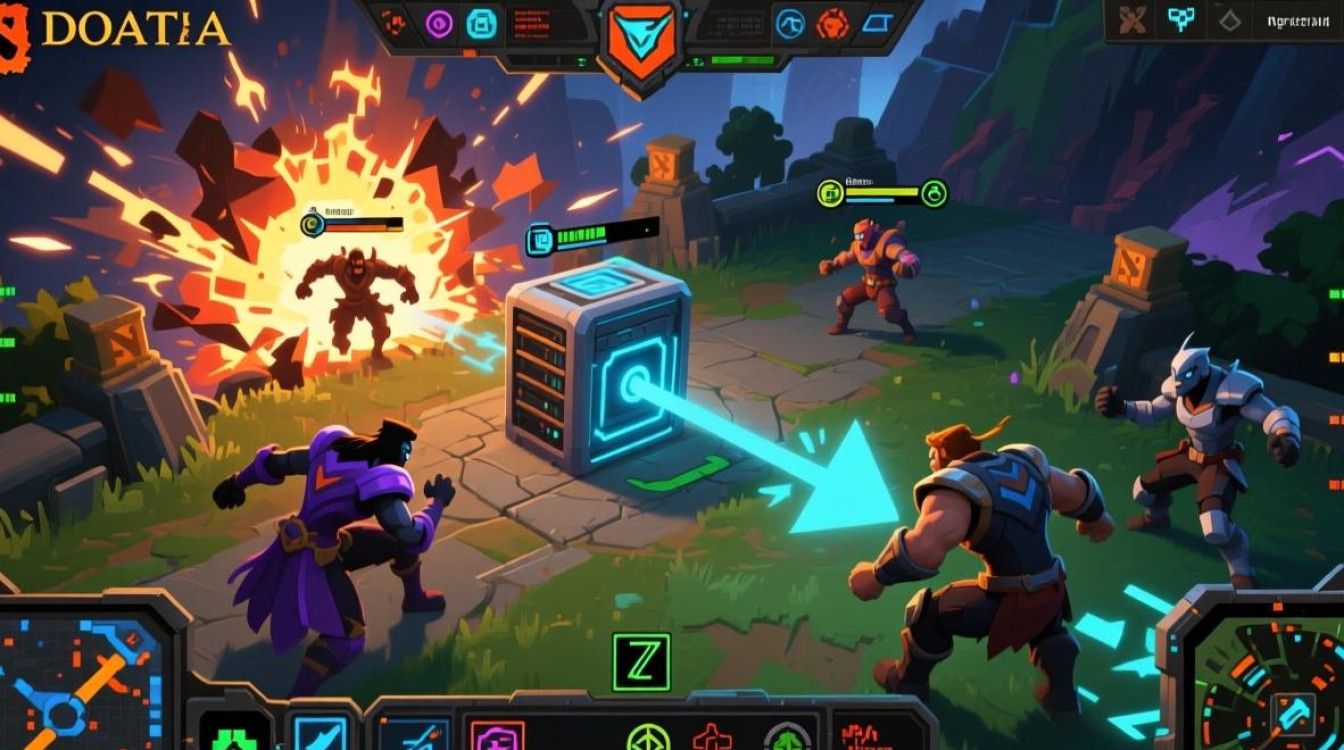The width and height of the screenshot is (1344, 750).
Task: Select the cyan square icon in top bar
Action: [x=481, y=24]
